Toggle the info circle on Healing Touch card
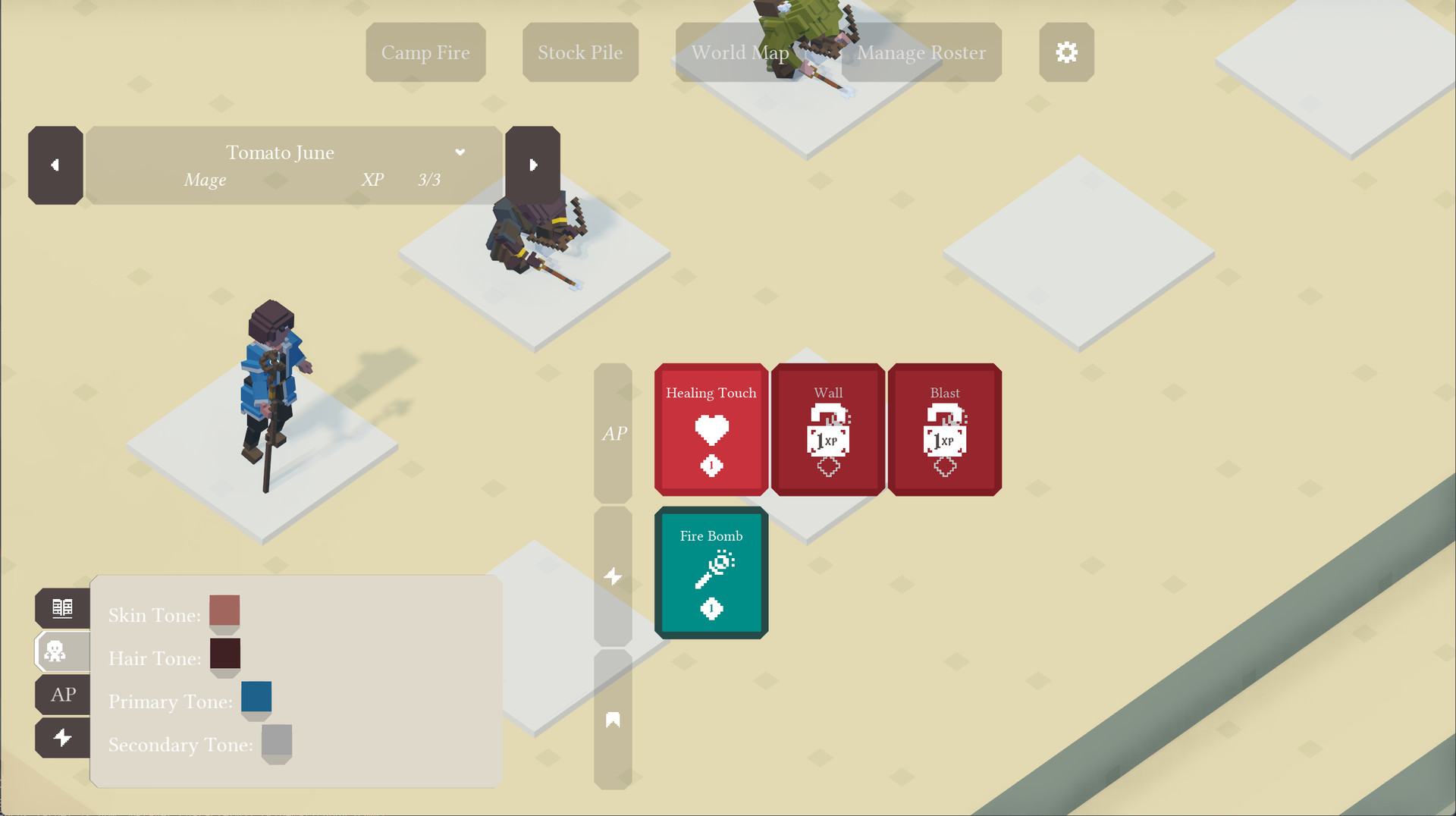The height and width of the screenshot is (816, 1456). coord(711,465)
